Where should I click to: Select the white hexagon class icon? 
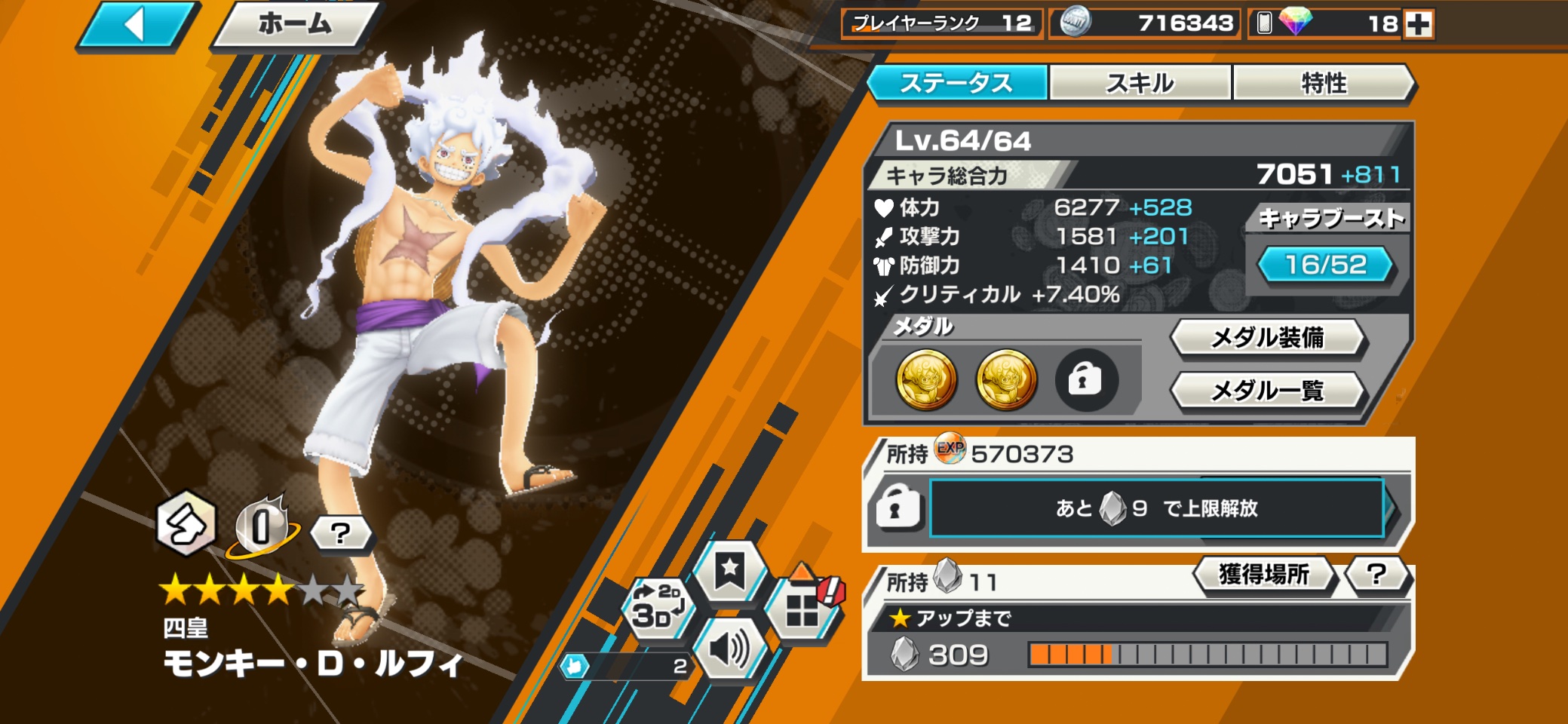click(186, 523)
